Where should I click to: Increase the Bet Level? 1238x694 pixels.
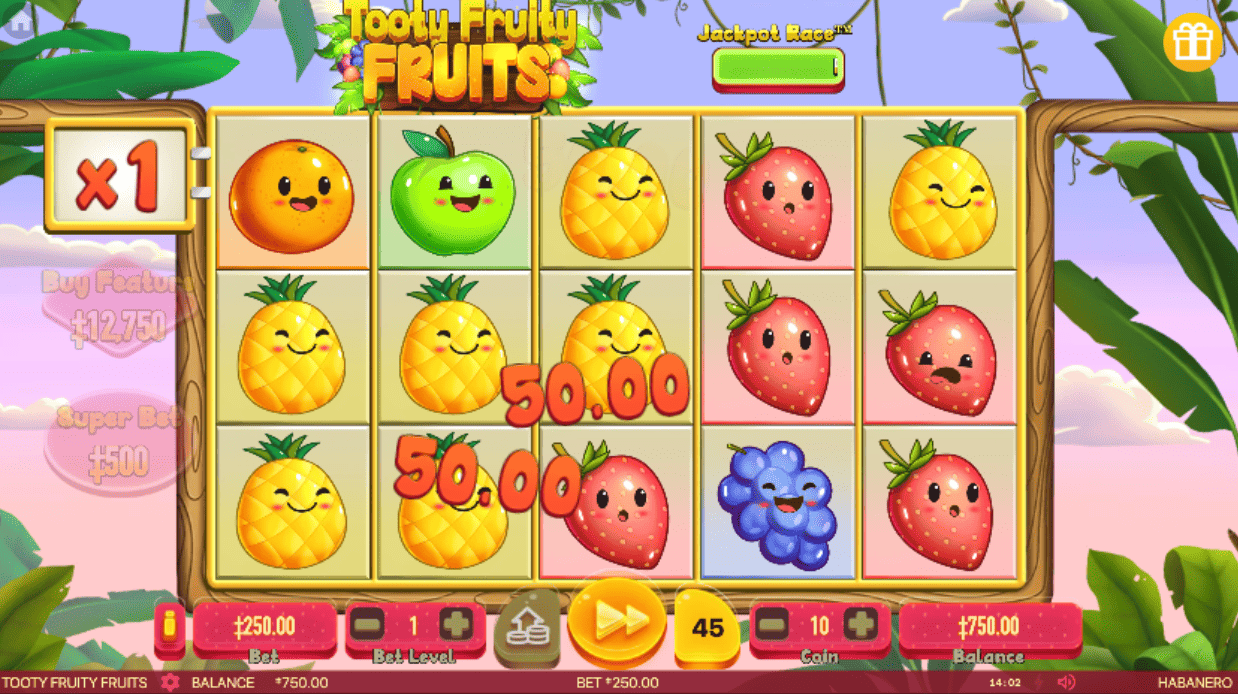[457, 627]
